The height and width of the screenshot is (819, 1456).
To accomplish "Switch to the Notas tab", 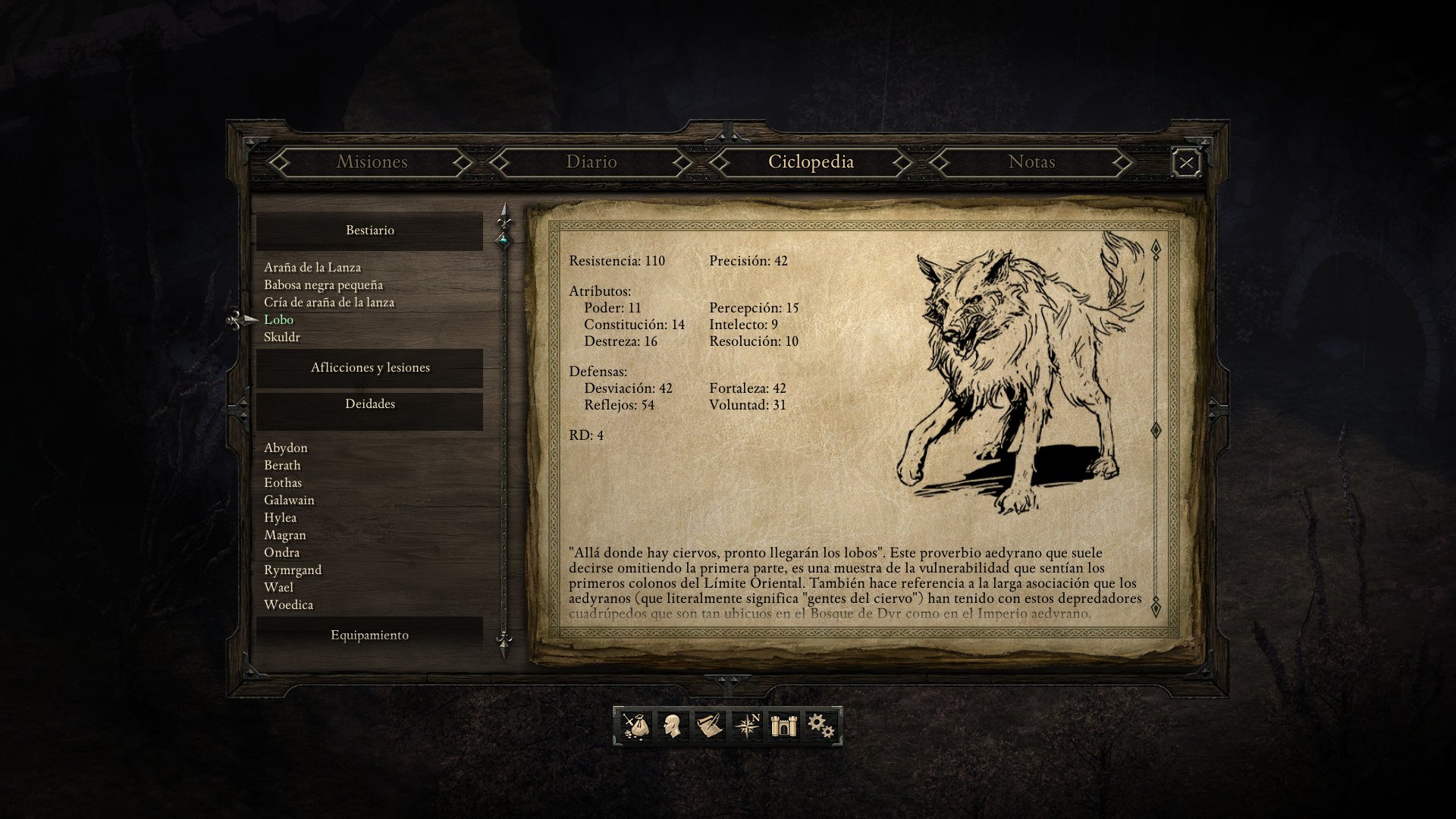I will [x=1032, y=162].
